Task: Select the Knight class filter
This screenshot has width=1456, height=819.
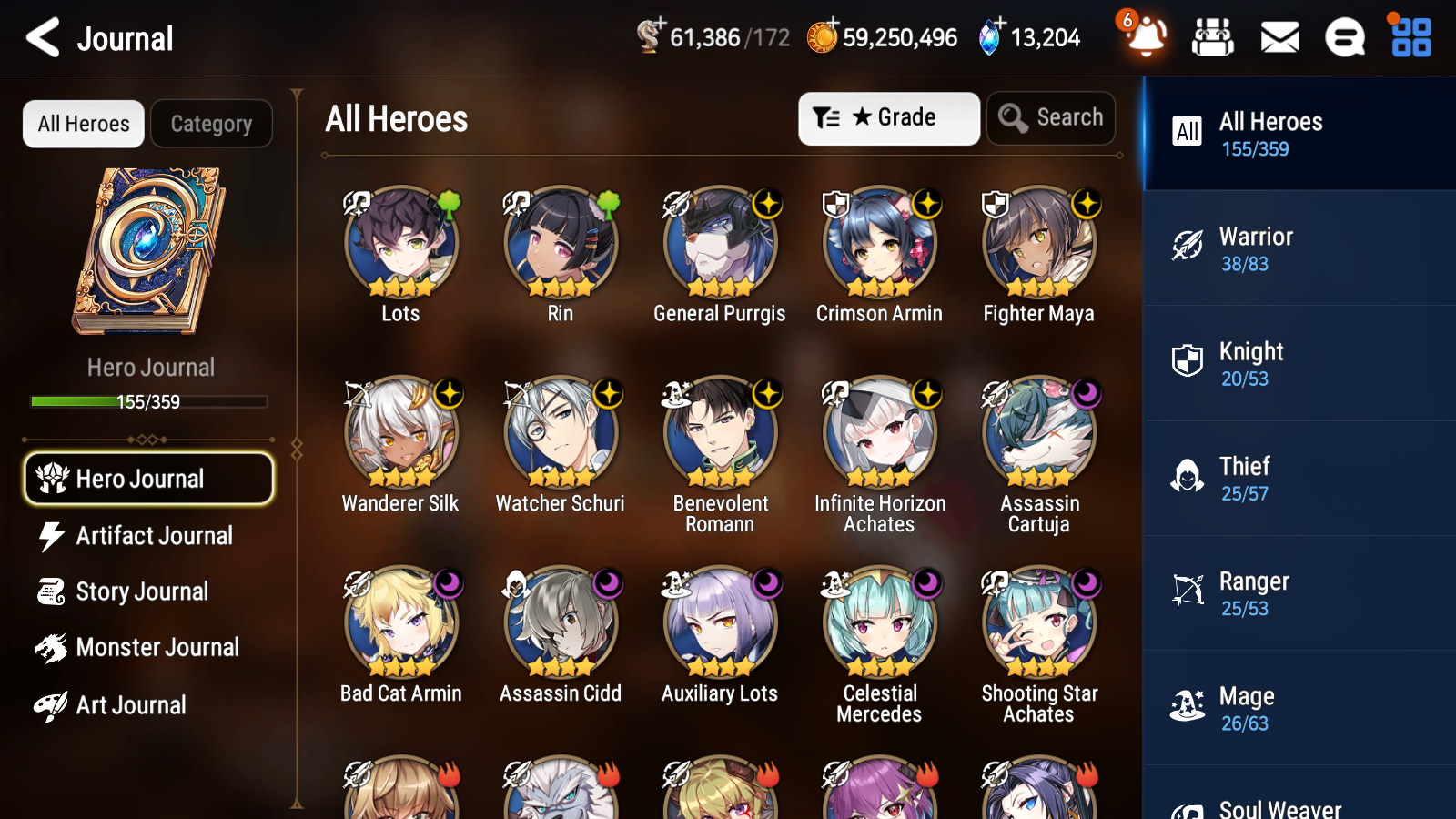Action: tap(1187, 363)
